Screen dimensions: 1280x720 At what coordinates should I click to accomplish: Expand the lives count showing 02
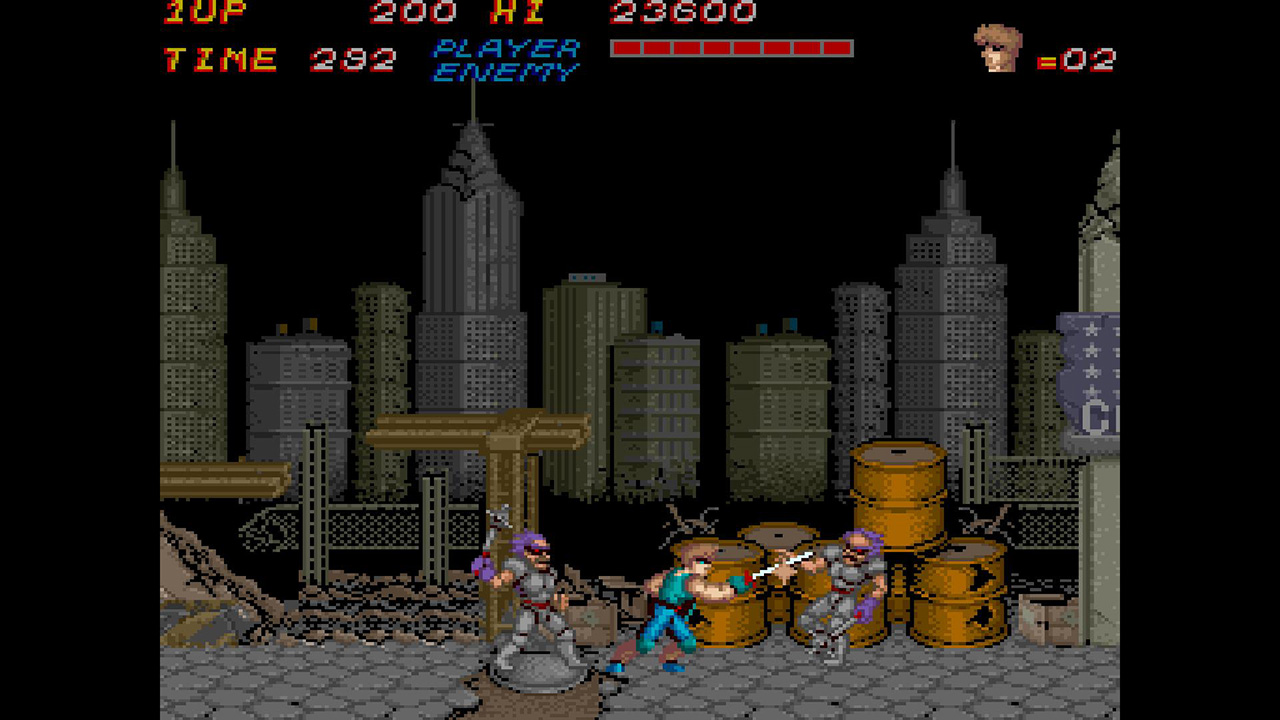pos(1090,57)
